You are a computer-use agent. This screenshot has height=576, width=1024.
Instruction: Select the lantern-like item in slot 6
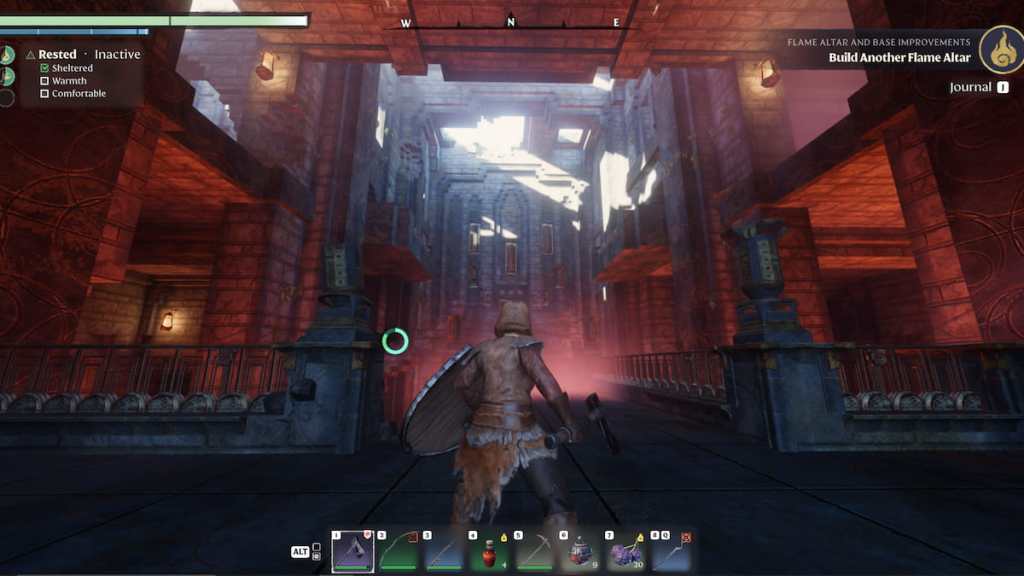pos(580,551)
